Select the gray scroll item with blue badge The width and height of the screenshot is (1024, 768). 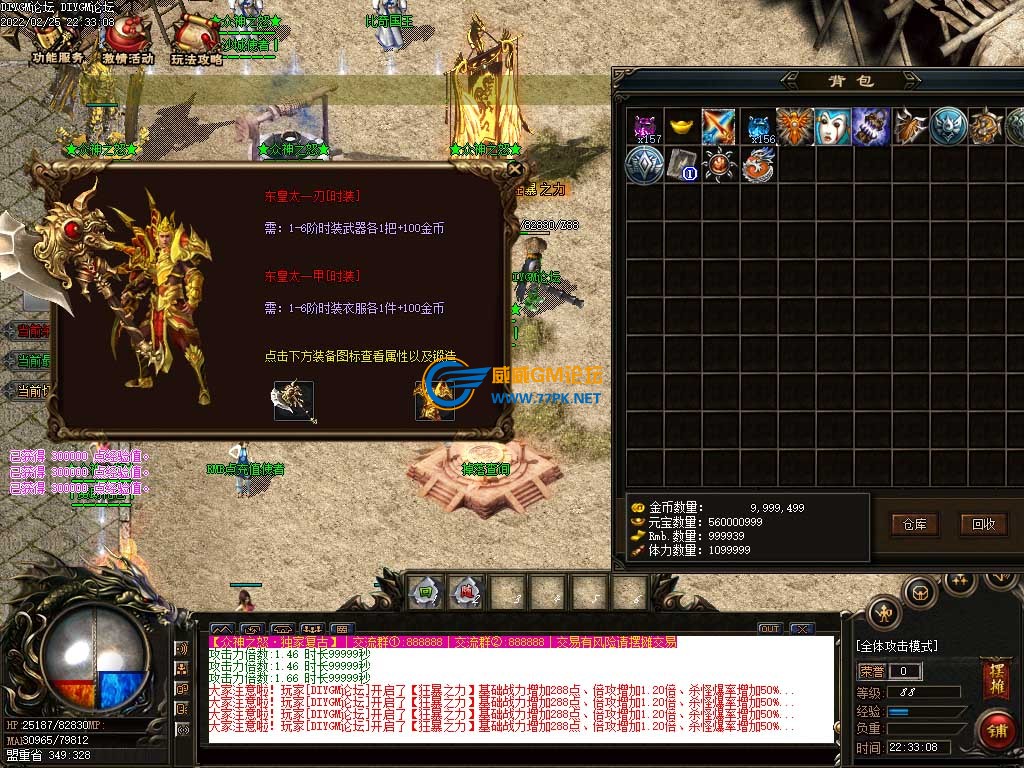[x=682, y=165]
